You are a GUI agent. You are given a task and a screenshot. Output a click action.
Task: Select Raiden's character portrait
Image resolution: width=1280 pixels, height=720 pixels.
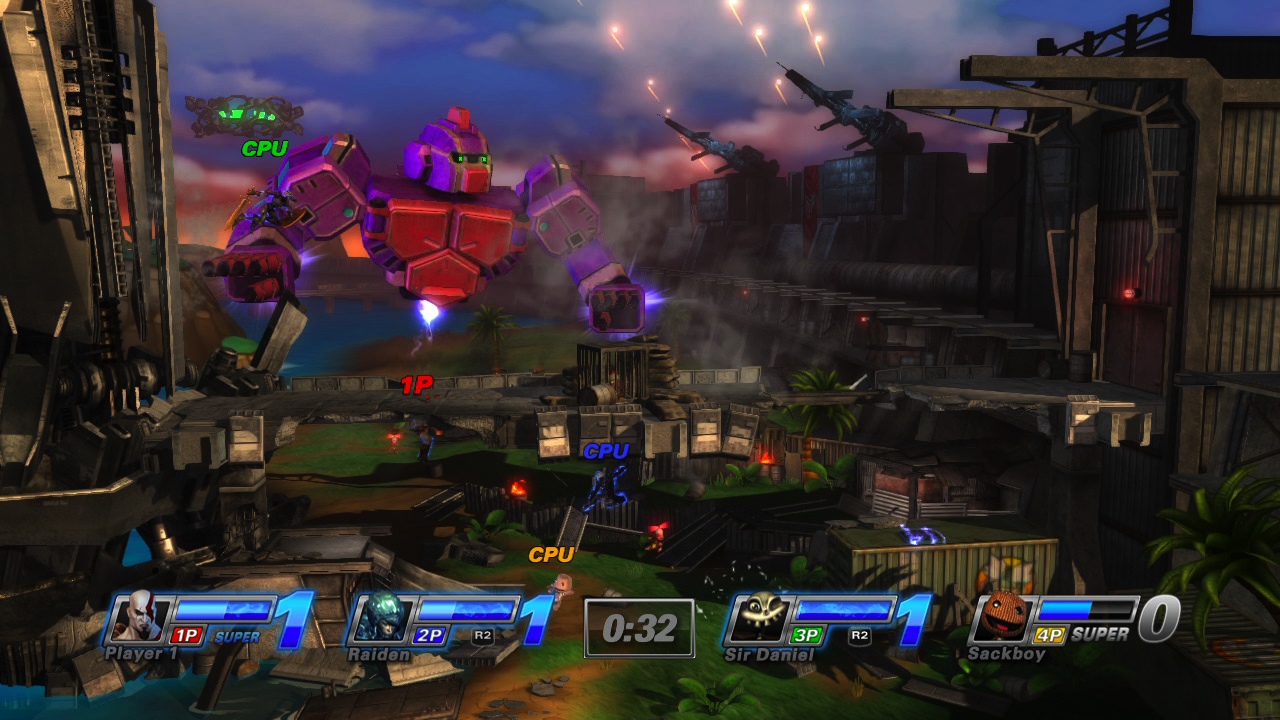pos(378,618)
